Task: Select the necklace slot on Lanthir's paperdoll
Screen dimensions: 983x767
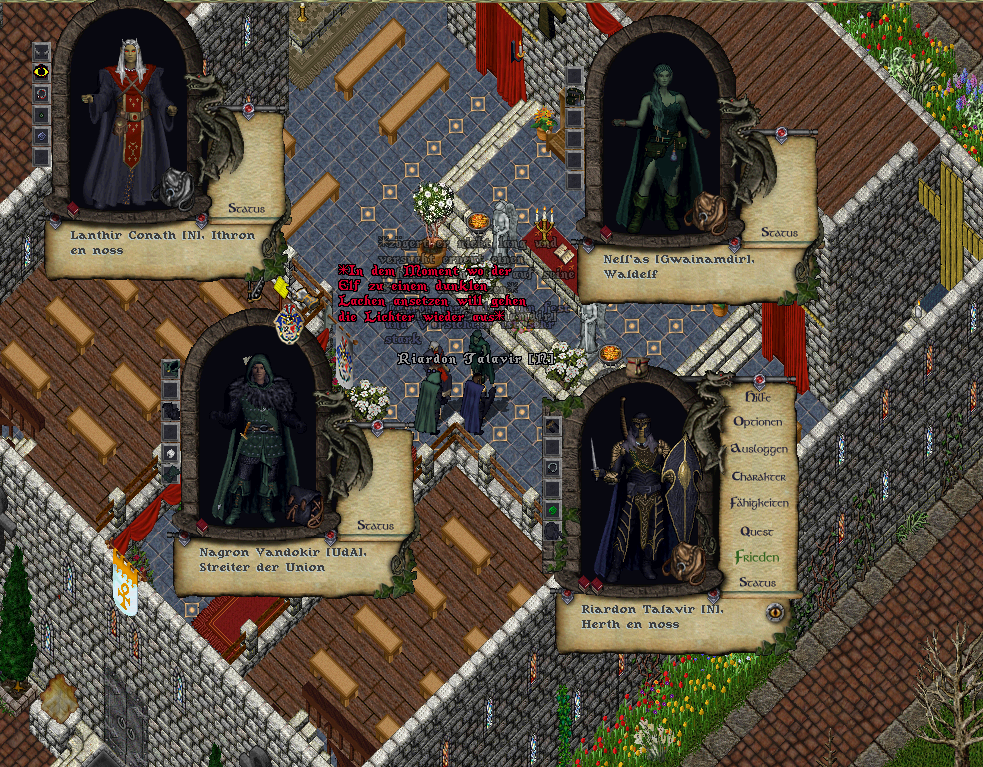Action: click(41, 93)
